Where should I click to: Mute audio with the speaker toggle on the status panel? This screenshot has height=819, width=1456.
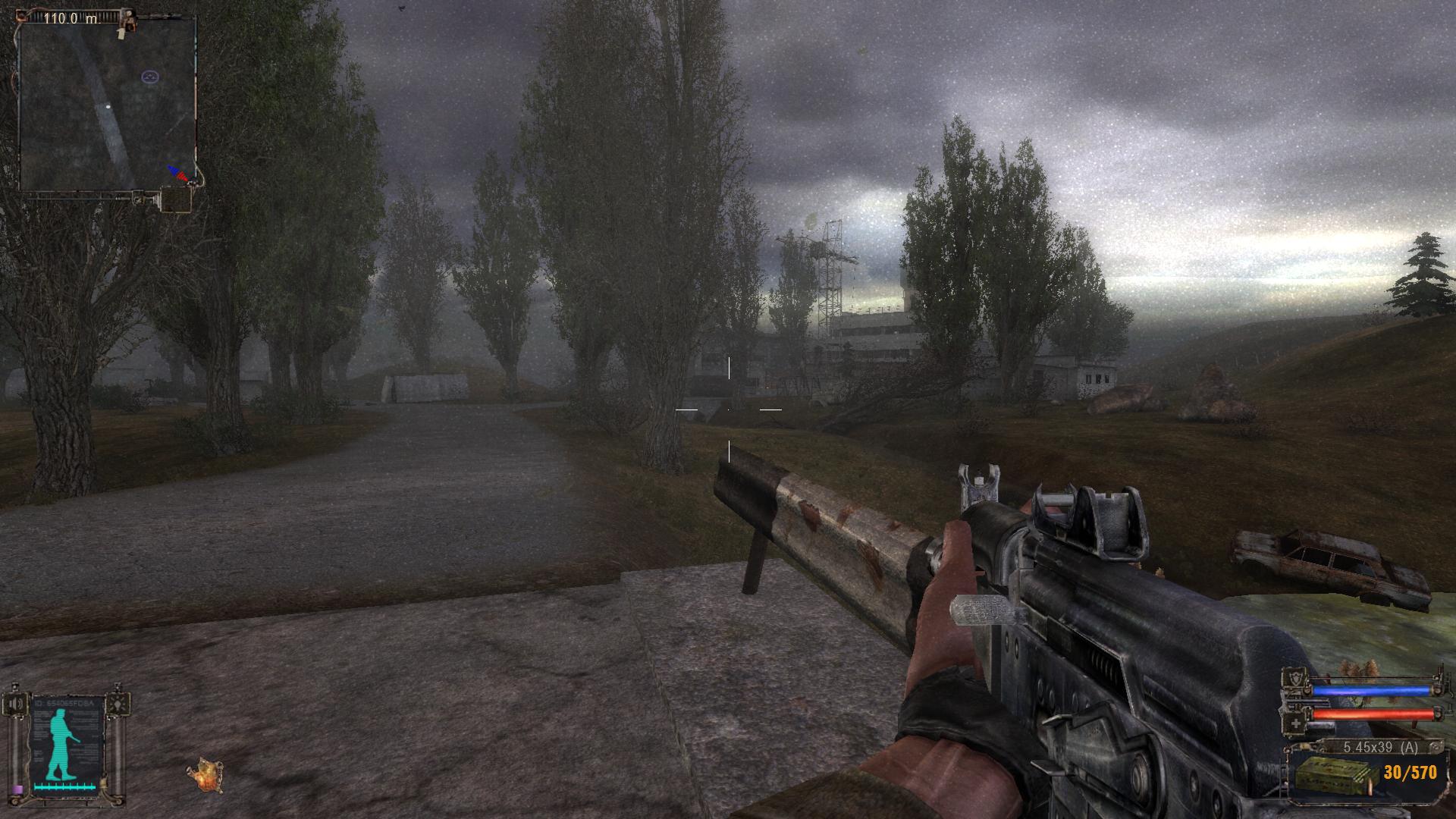(17, 704)
